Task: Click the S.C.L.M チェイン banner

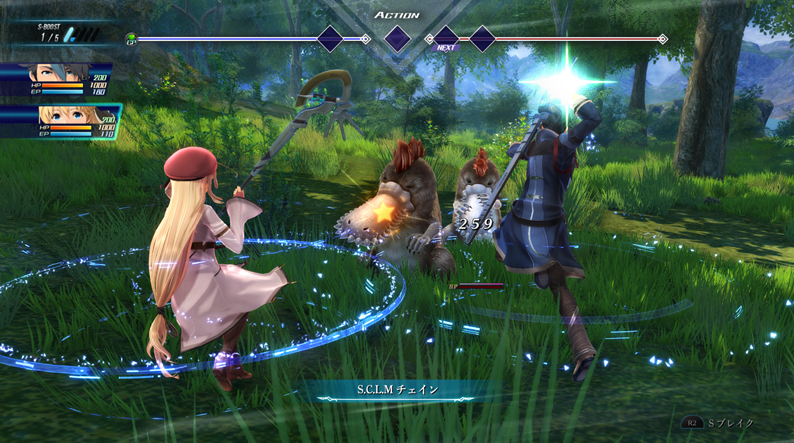Action: (396, 389)
